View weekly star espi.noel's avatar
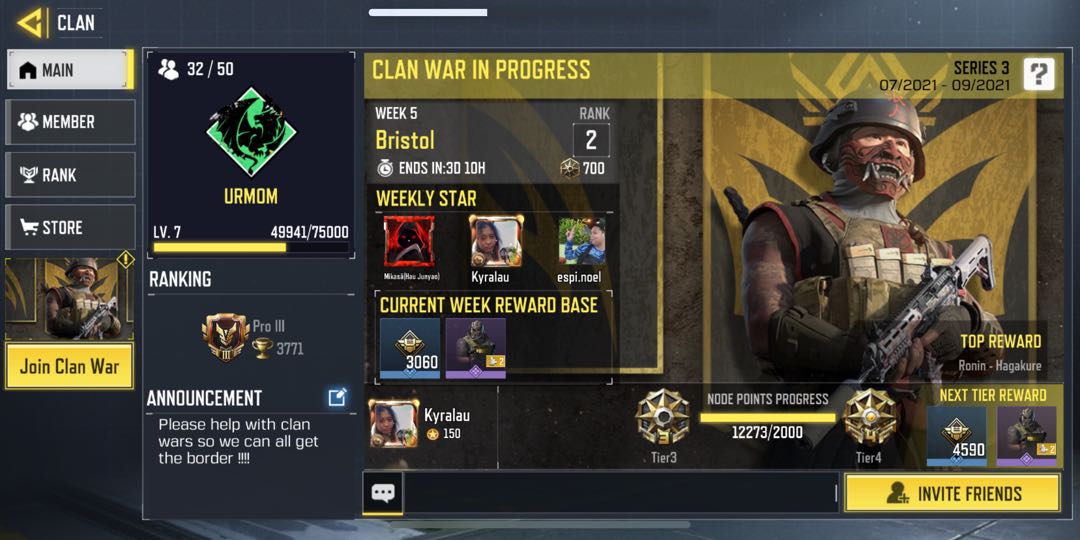The height and width of the screenshot is (540, 1080). point(582,241)
